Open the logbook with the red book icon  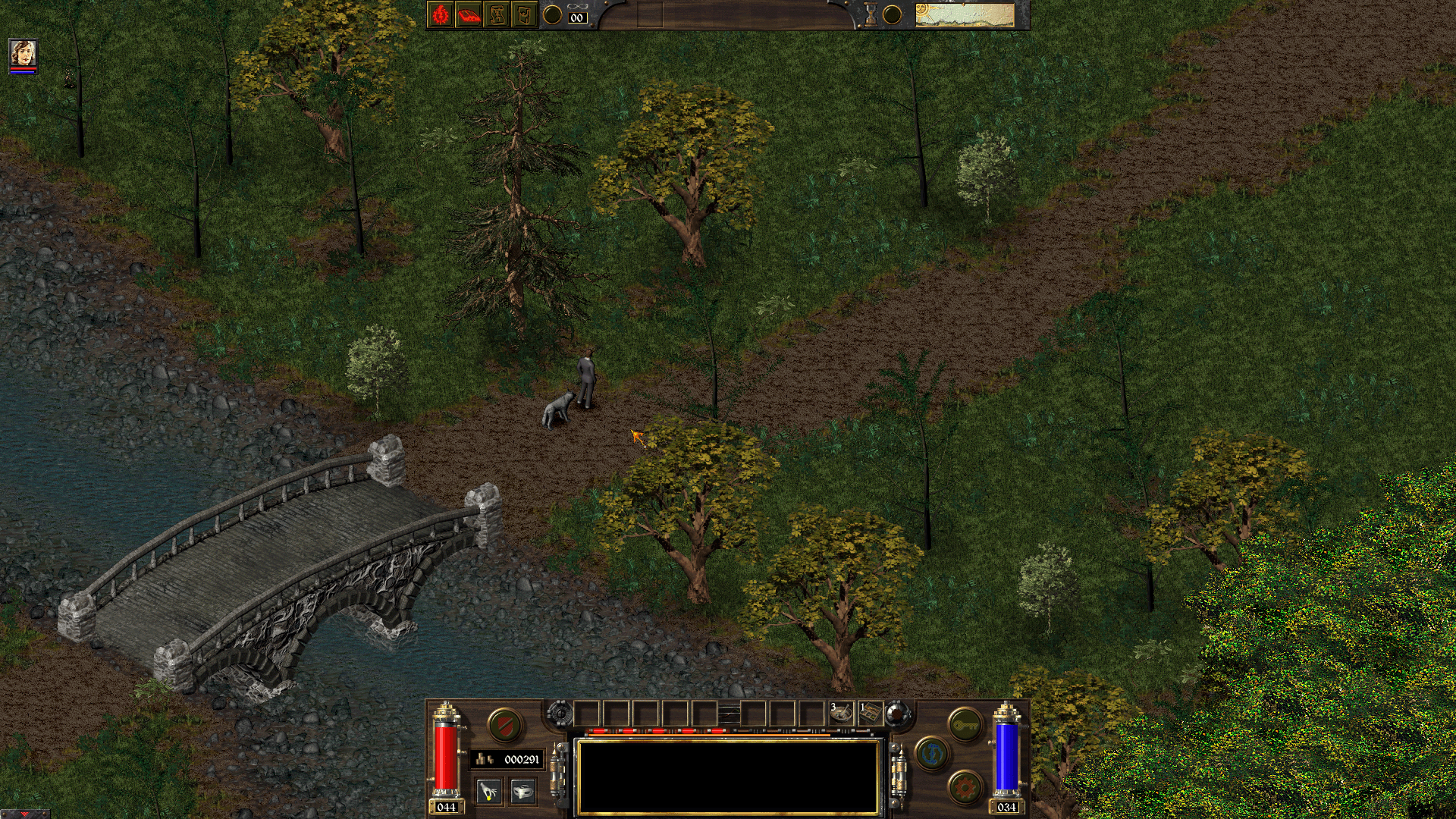point(469,13)
